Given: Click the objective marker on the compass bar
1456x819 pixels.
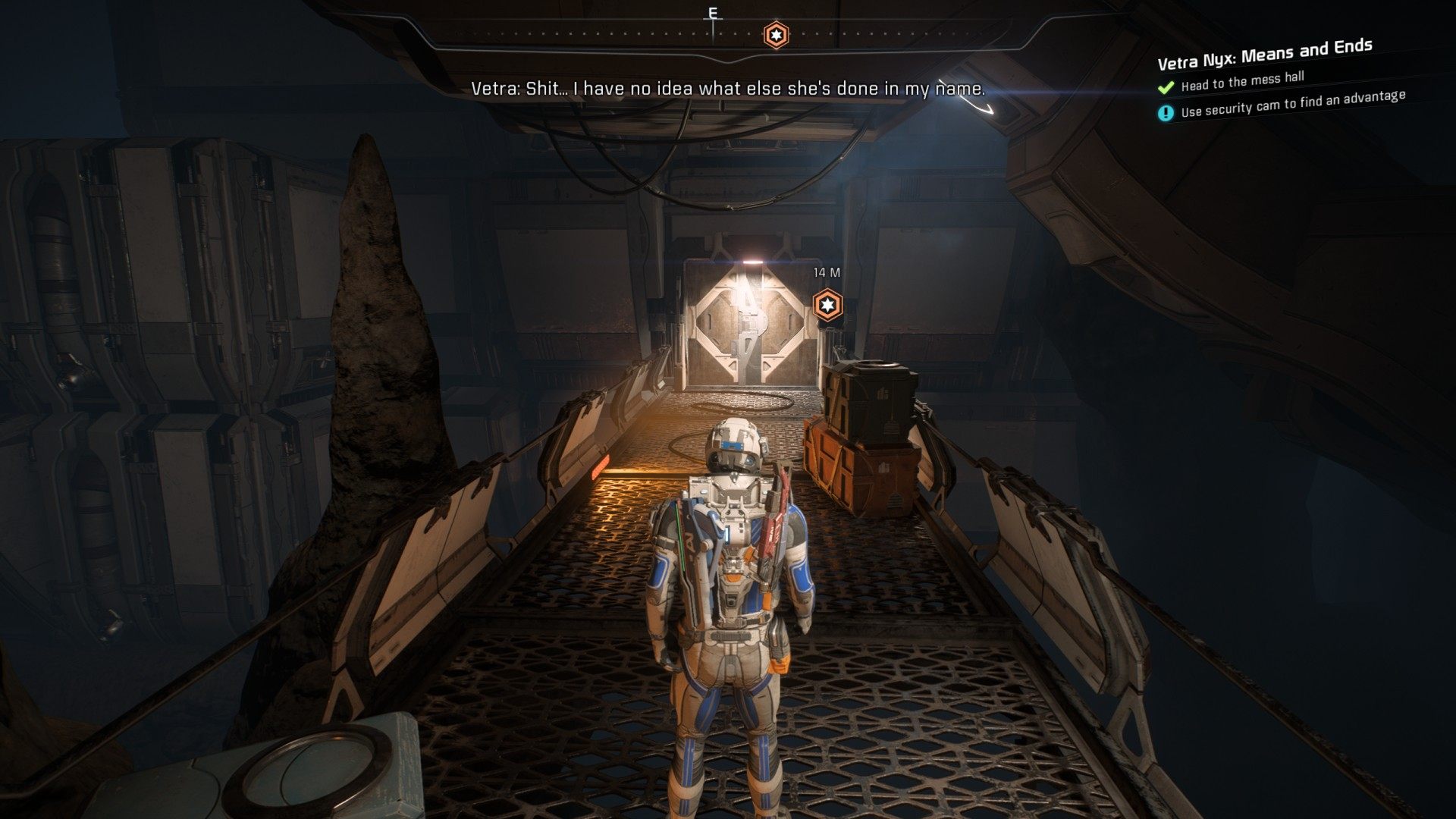Looking at the screenshot, I should [x=775, y=35].
